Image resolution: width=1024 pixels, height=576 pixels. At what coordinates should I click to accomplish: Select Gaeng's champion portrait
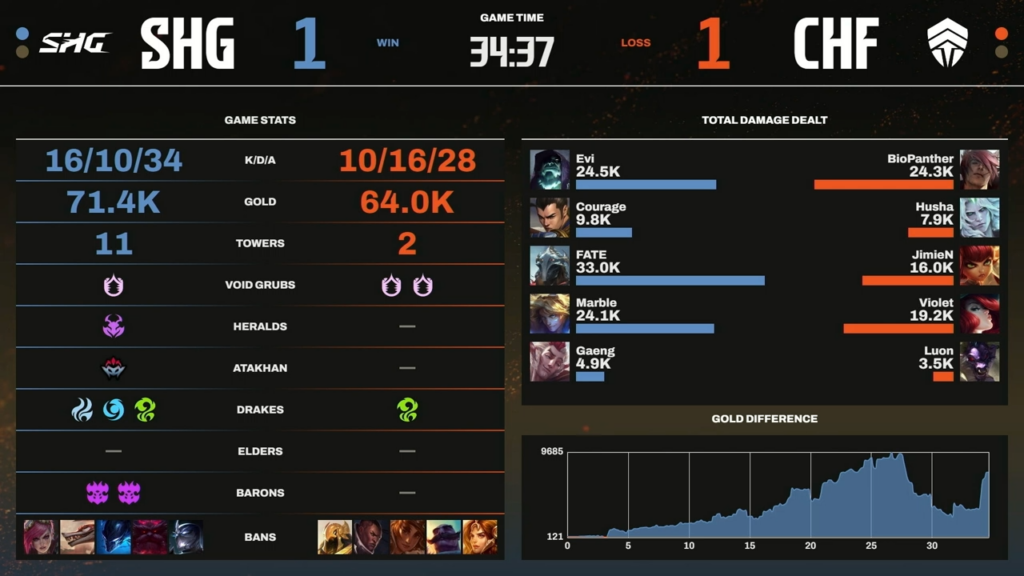click(549, 361)
